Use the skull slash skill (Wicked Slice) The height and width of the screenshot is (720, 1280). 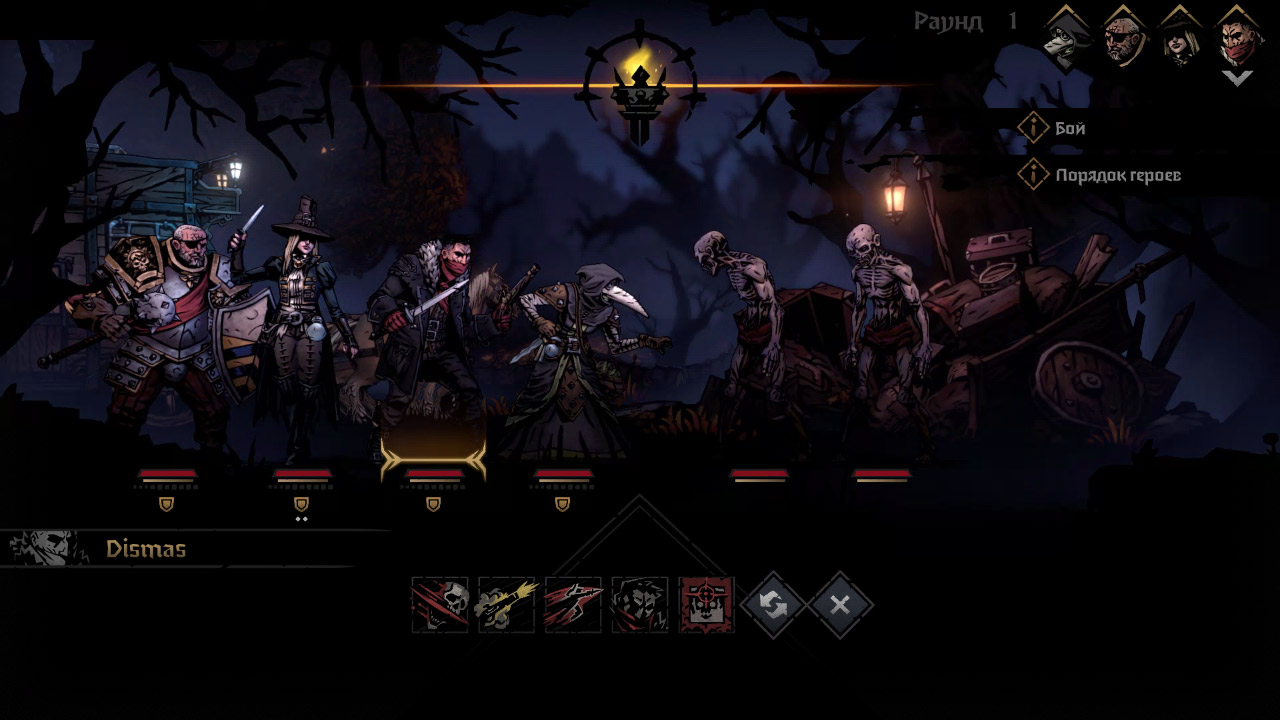tap(440, 604)
